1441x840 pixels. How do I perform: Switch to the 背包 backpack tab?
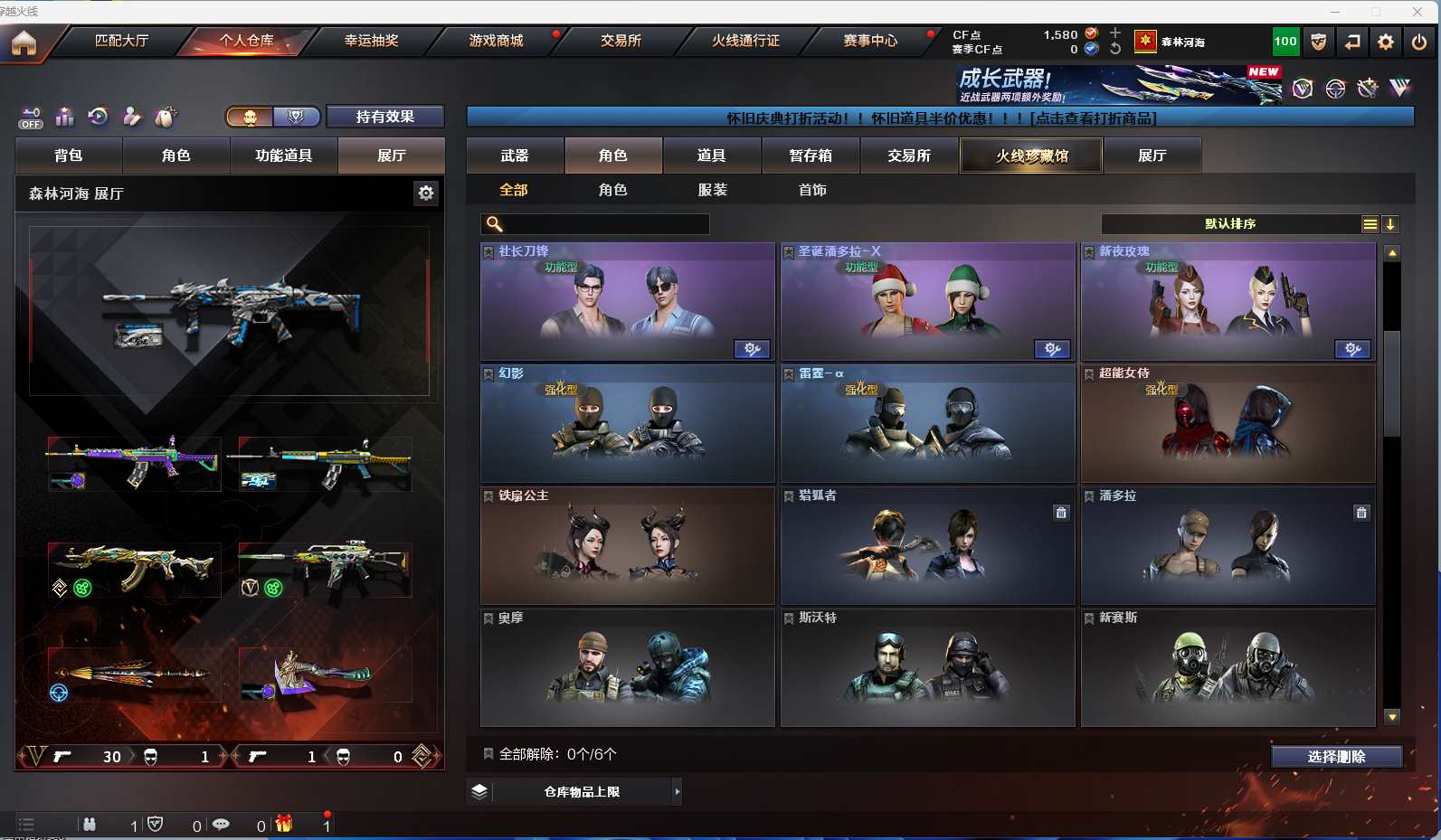pyautogui.click(x=69, y=156)
